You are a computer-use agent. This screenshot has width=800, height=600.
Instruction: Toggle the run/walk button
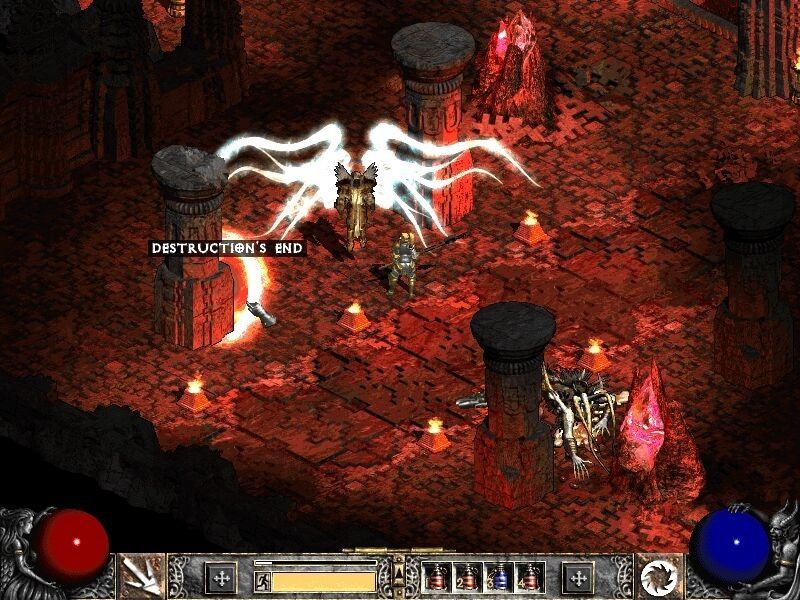(261, 579)
